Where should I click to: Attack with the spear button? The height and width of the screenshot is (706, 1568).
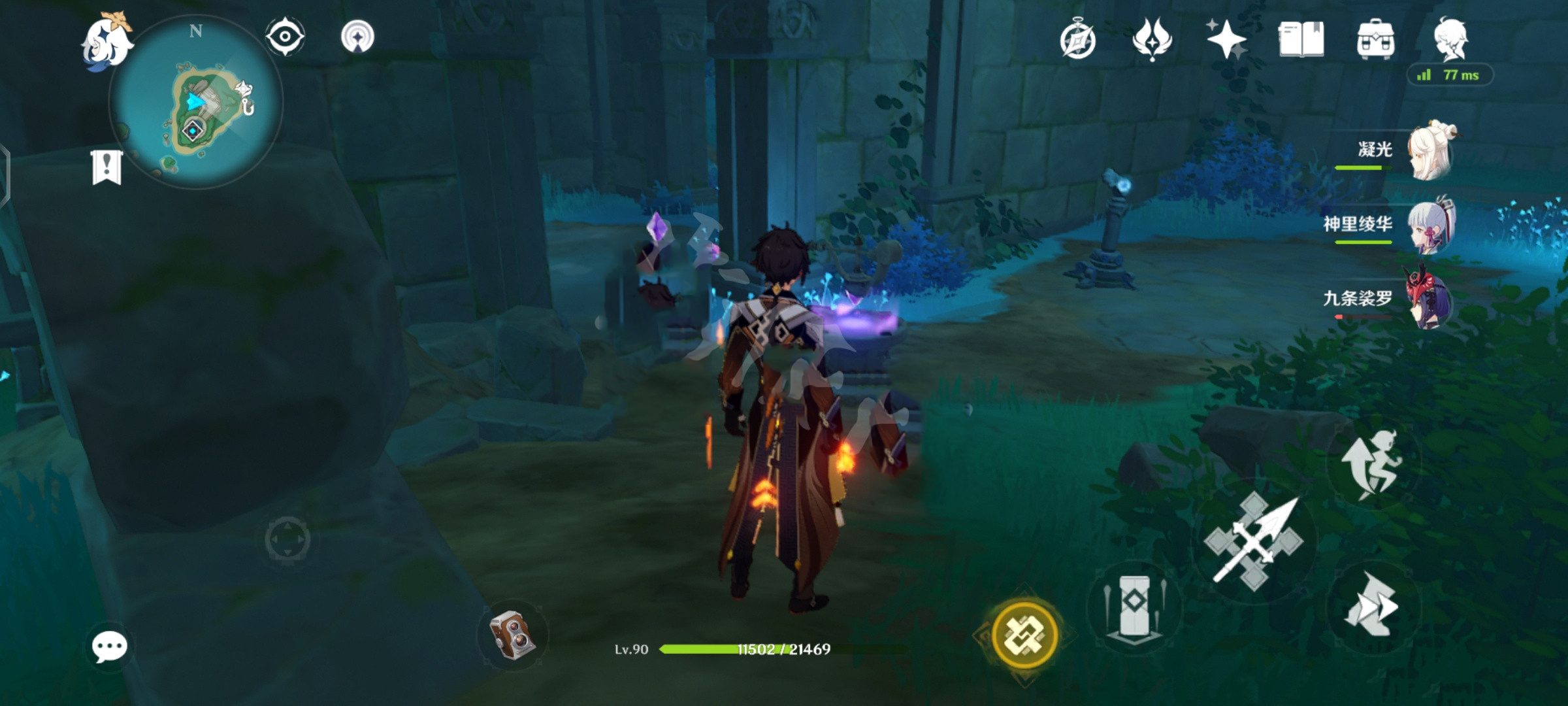[x=1253, y=543]
